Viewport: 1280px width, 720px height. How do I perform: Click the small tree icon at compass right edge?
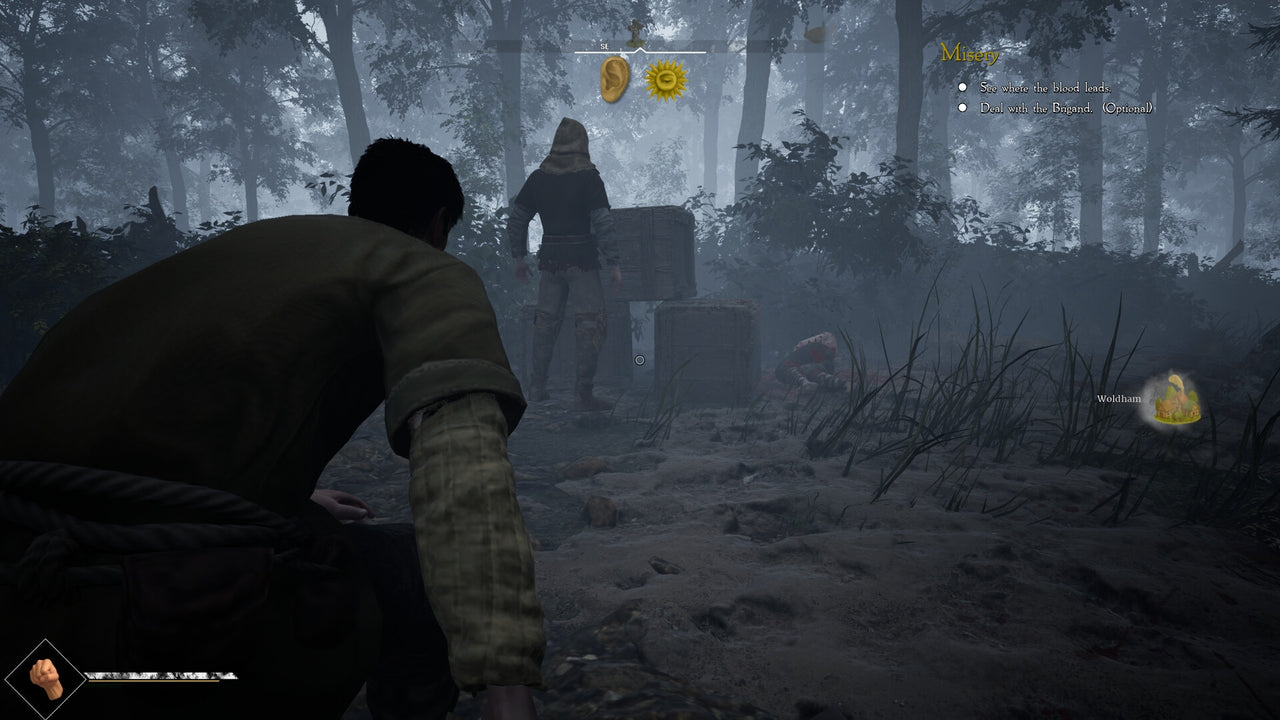[x=813, y=30]
